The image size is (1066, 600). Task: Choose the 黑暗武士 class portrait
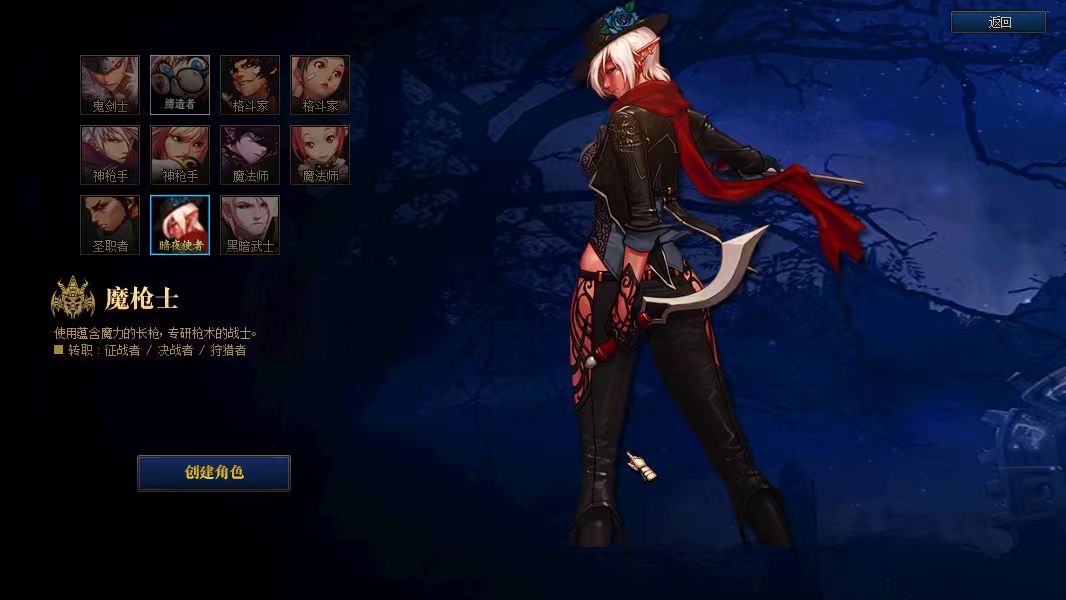pyautogui.click(x=250, y=225)
